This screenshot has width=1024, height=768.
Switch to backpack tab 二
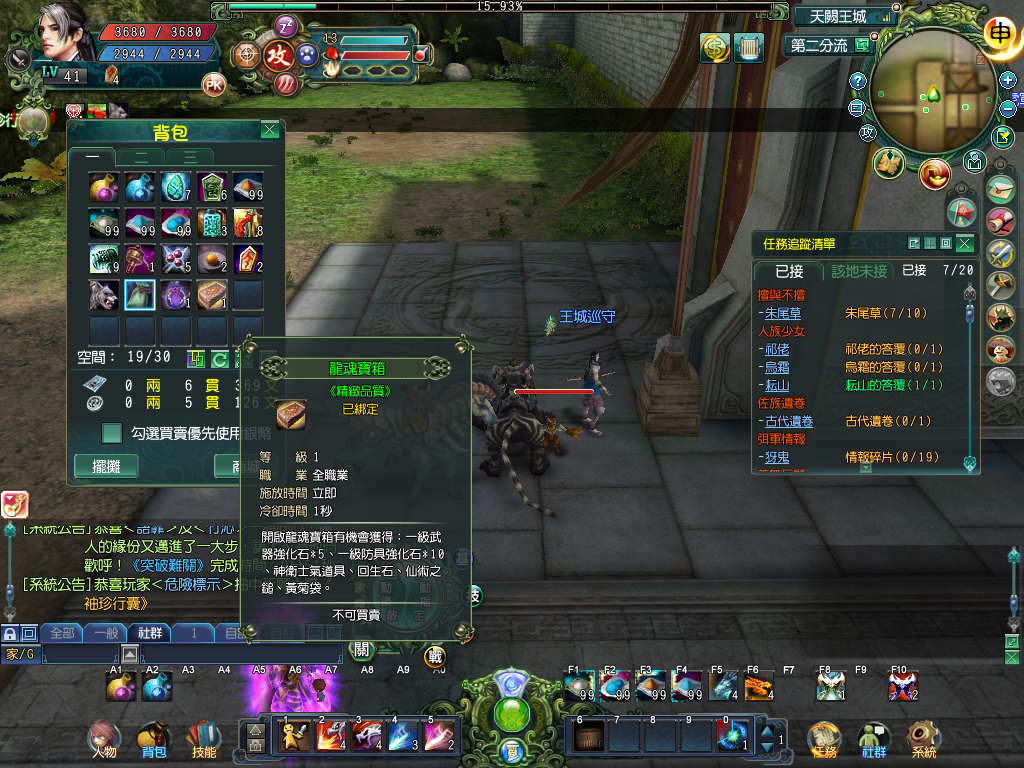(x=143, y=156)
